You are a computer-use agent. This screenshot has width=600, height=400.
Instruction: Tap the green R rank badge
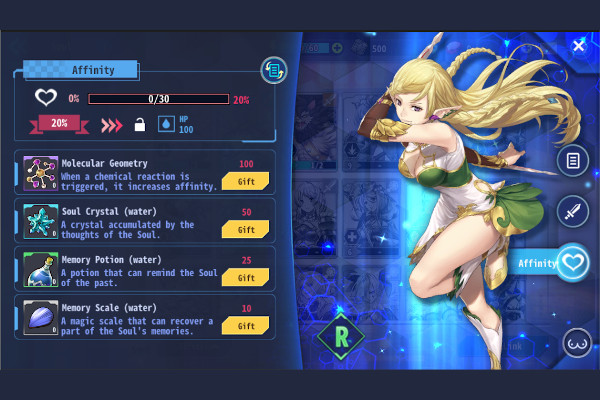(x=338, y=337)
